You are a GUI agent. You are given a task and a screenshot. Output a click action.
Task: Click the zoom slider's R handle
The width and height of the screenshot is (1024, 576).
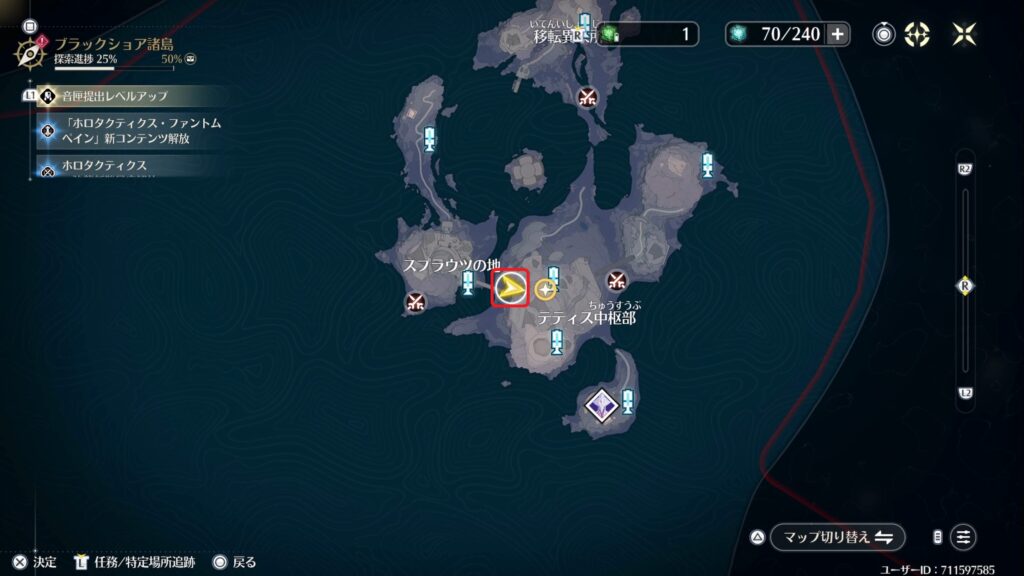click(965, 285)
